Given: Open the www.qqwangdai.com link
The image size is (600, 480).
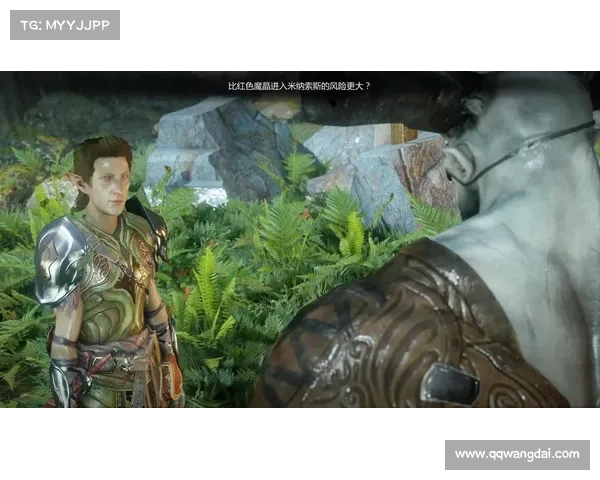Looking at the screenshot, I should tap(516, 455).
